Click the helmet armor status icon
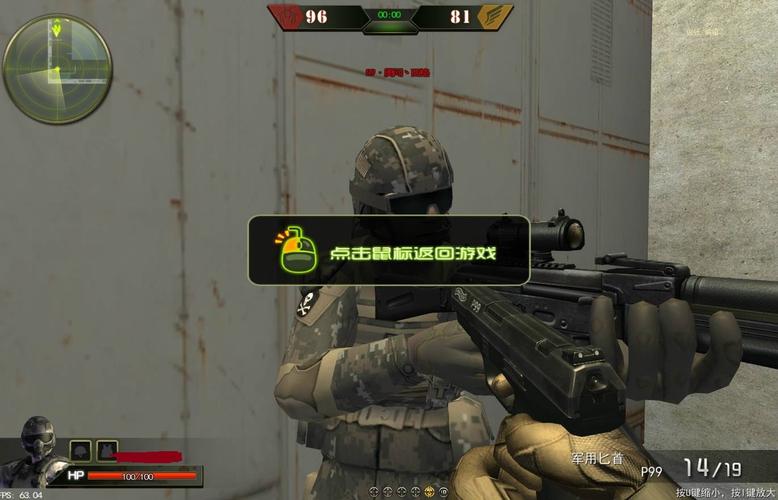The image size is (778, 500). pos(80,451)
